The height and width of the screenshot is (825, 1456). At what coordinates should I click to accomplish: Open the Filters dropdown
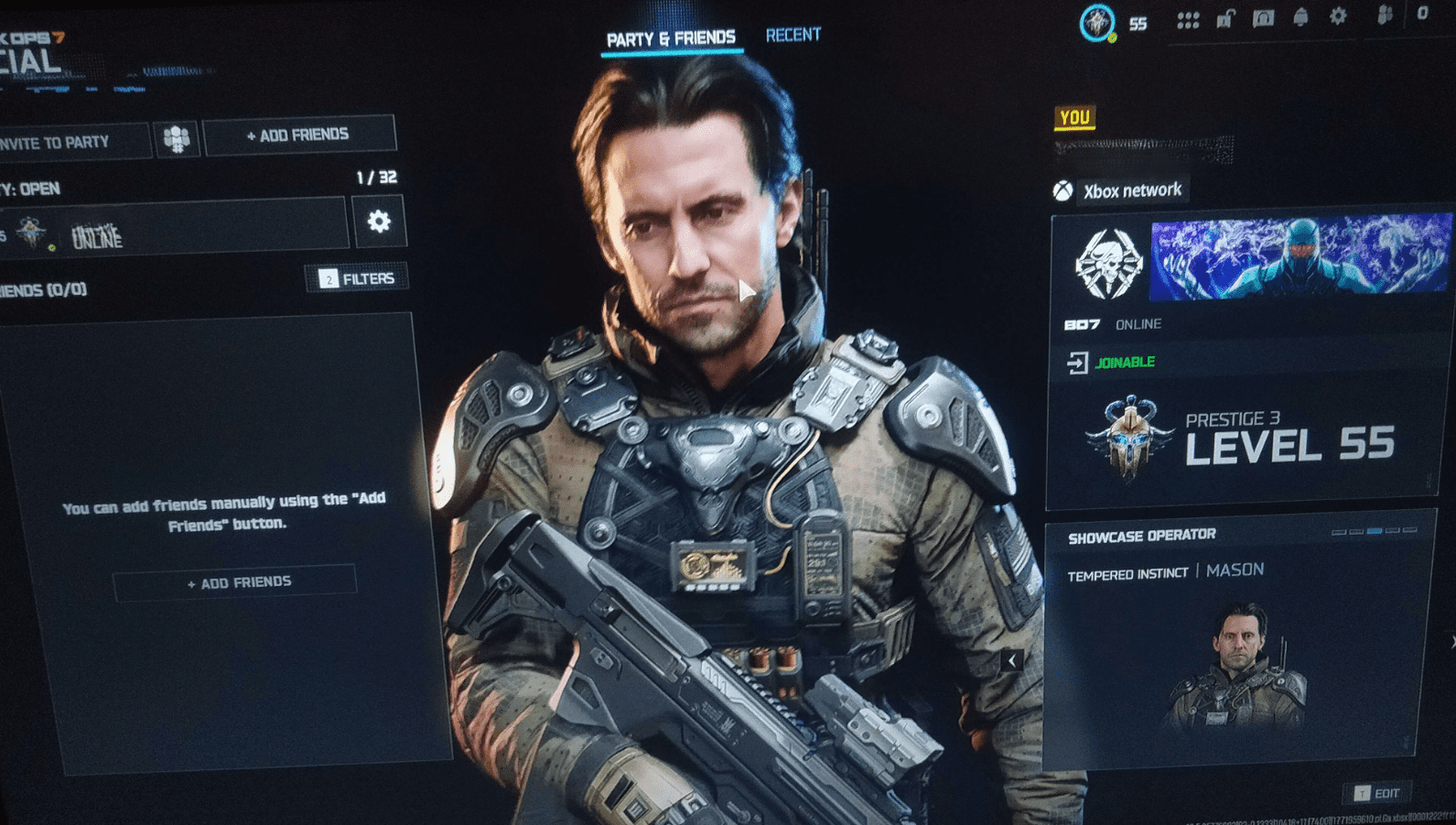[x=357, y=277]
